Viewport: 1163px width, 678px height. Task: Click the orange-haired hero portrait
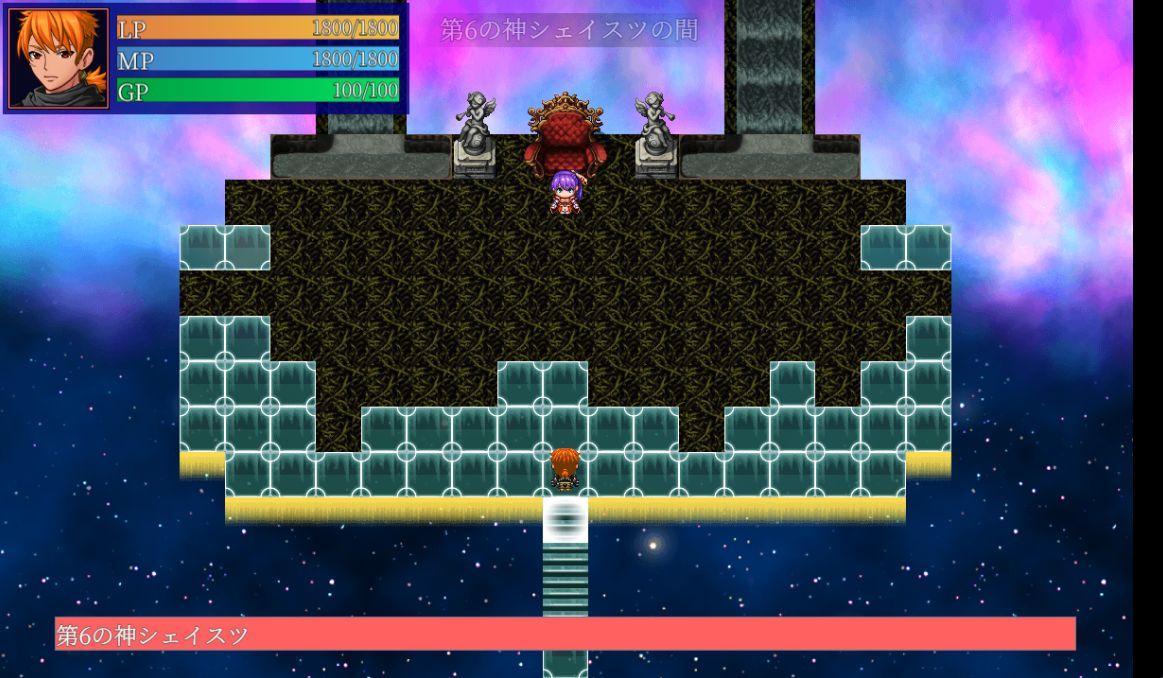coord(58,58)
